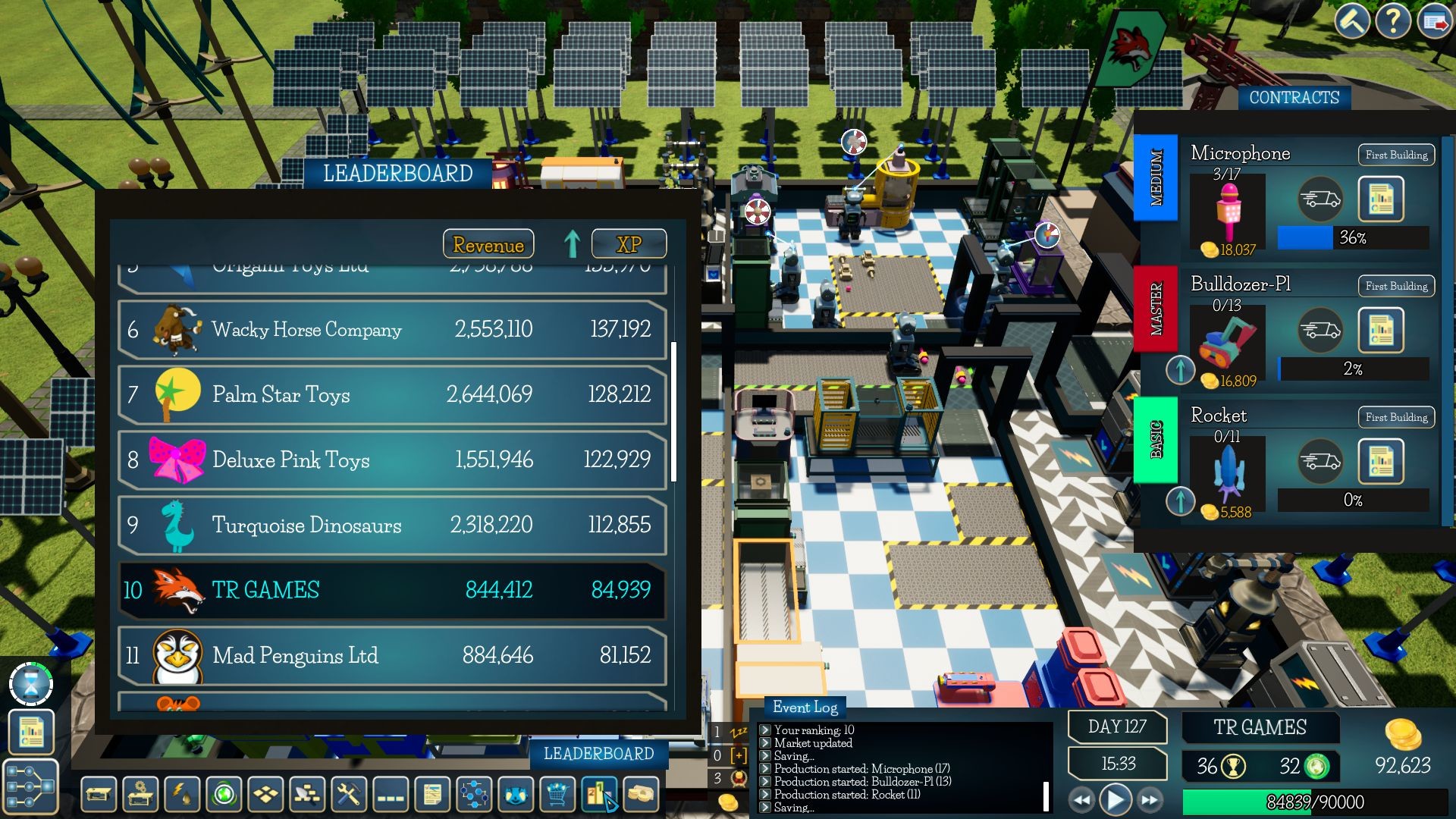
Task: Switch leaderboard sorting to Revenue
Action: pos(488,243)
